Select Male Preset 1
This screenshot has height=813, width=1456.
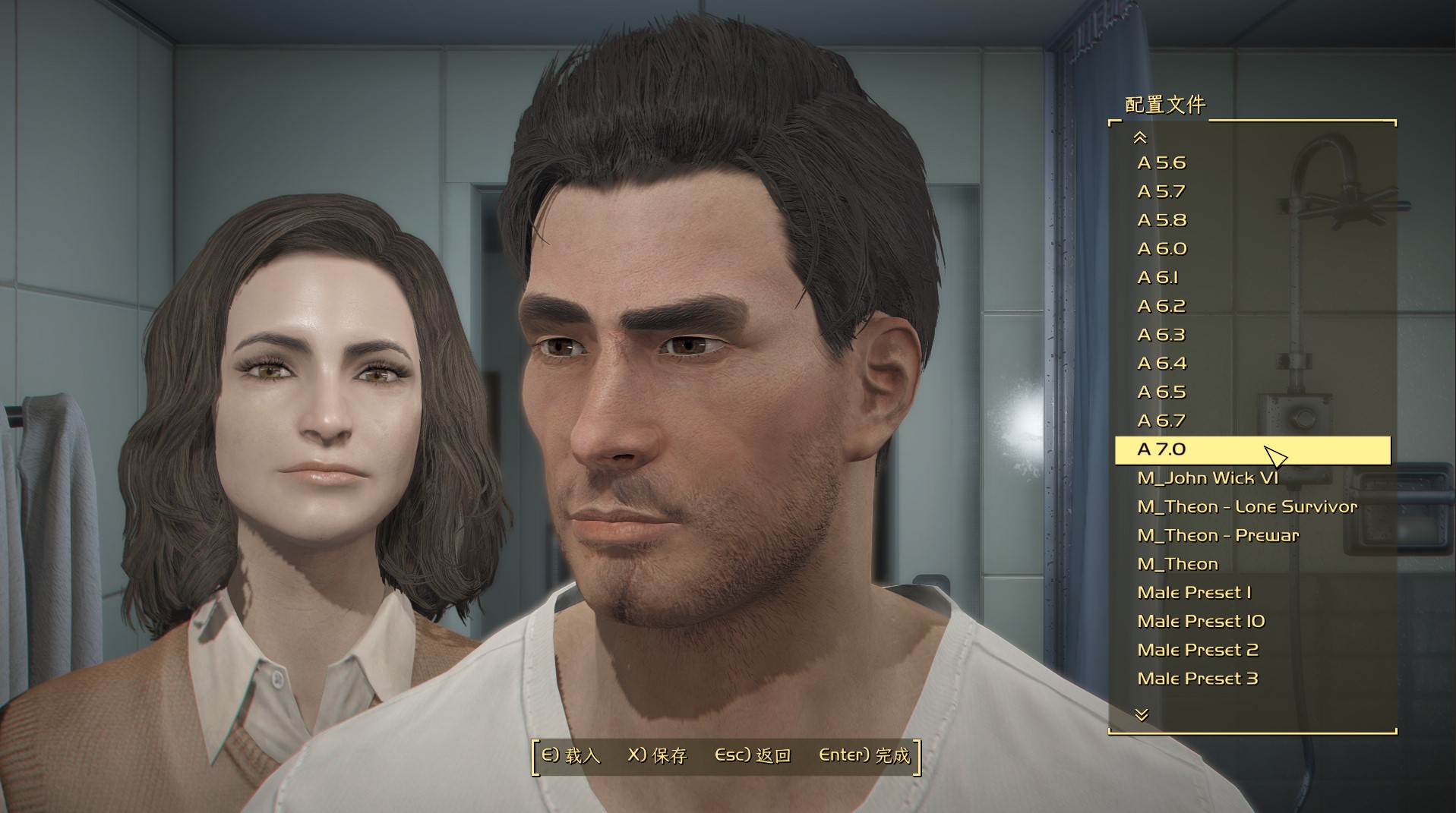(1194, 592)
